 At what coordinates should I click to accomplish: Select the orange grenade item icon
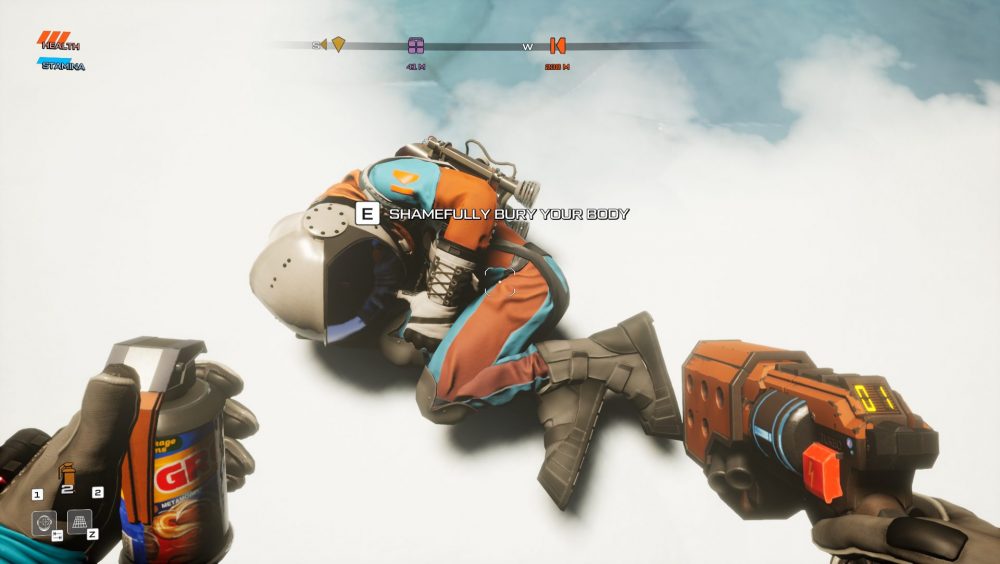point(67,472)
